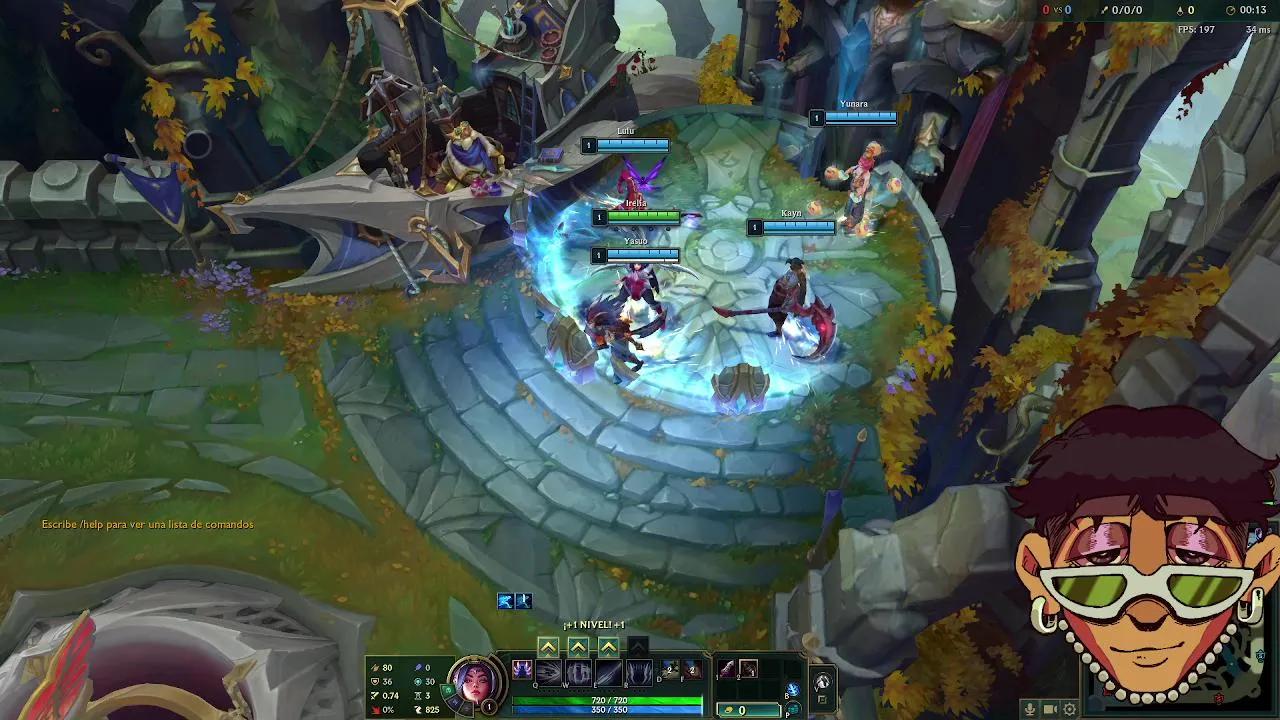Click the R ultimate ability icon

point(637,671)
